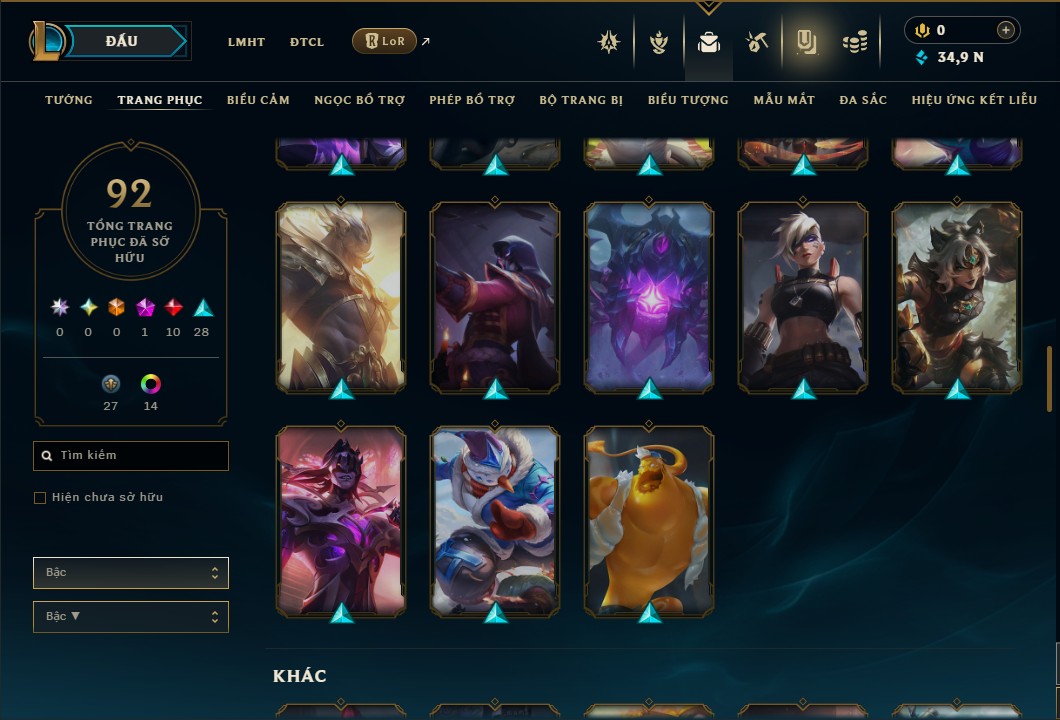
Task: Click the Tìm kiếm search field
Action: click(131, 456)
